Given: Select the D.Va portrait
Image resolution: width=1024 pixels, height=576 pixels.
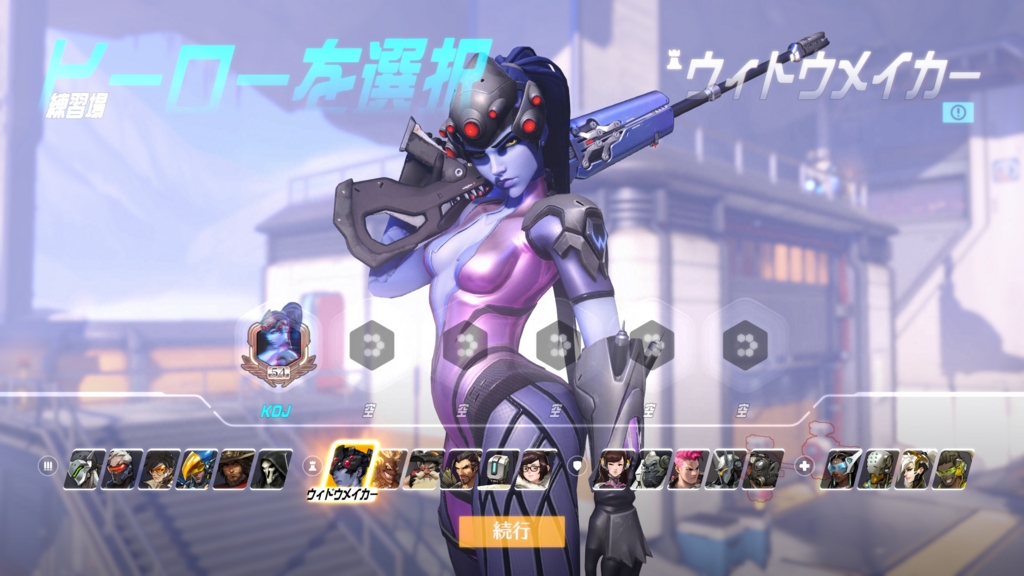Looking at the screenshot, I should 613,468.
